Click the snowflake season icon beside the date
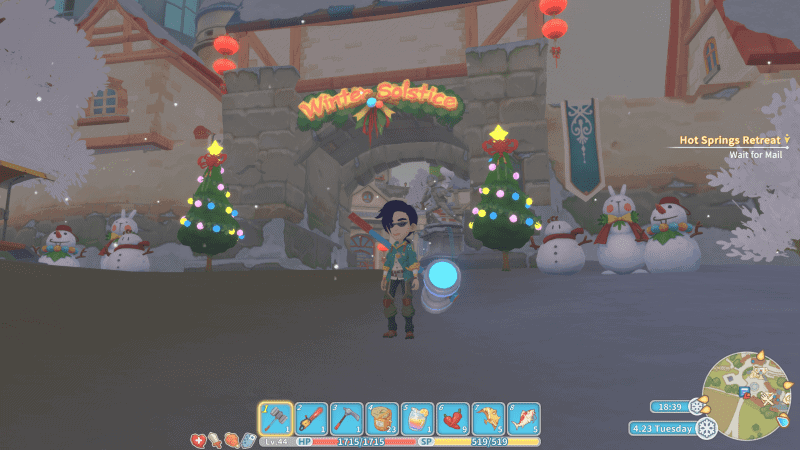Screen dimensions: 800x450 (708, 428)
